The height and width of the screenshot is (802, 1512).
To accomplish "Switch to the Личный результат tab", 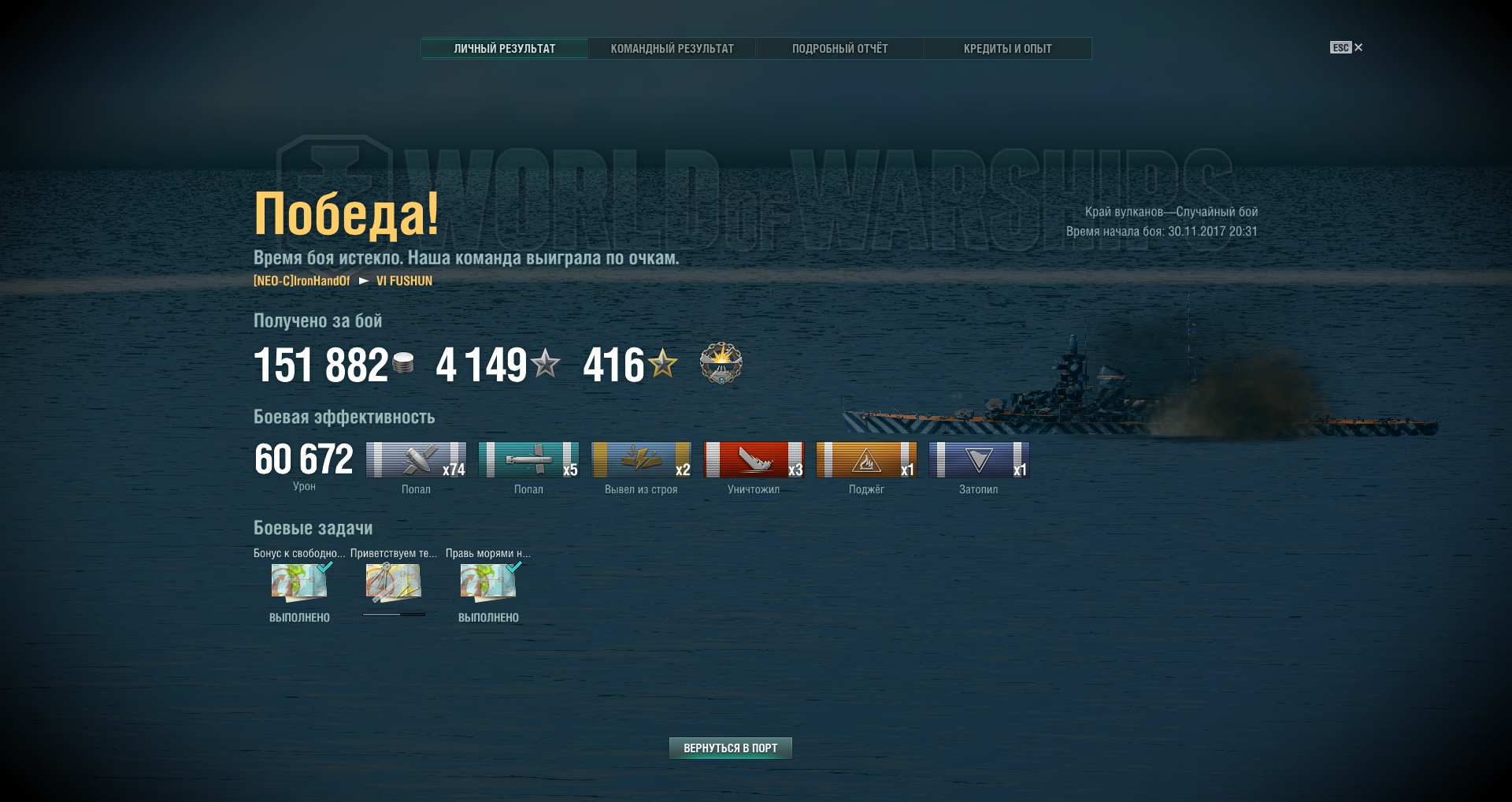I will tap(504, 49).
